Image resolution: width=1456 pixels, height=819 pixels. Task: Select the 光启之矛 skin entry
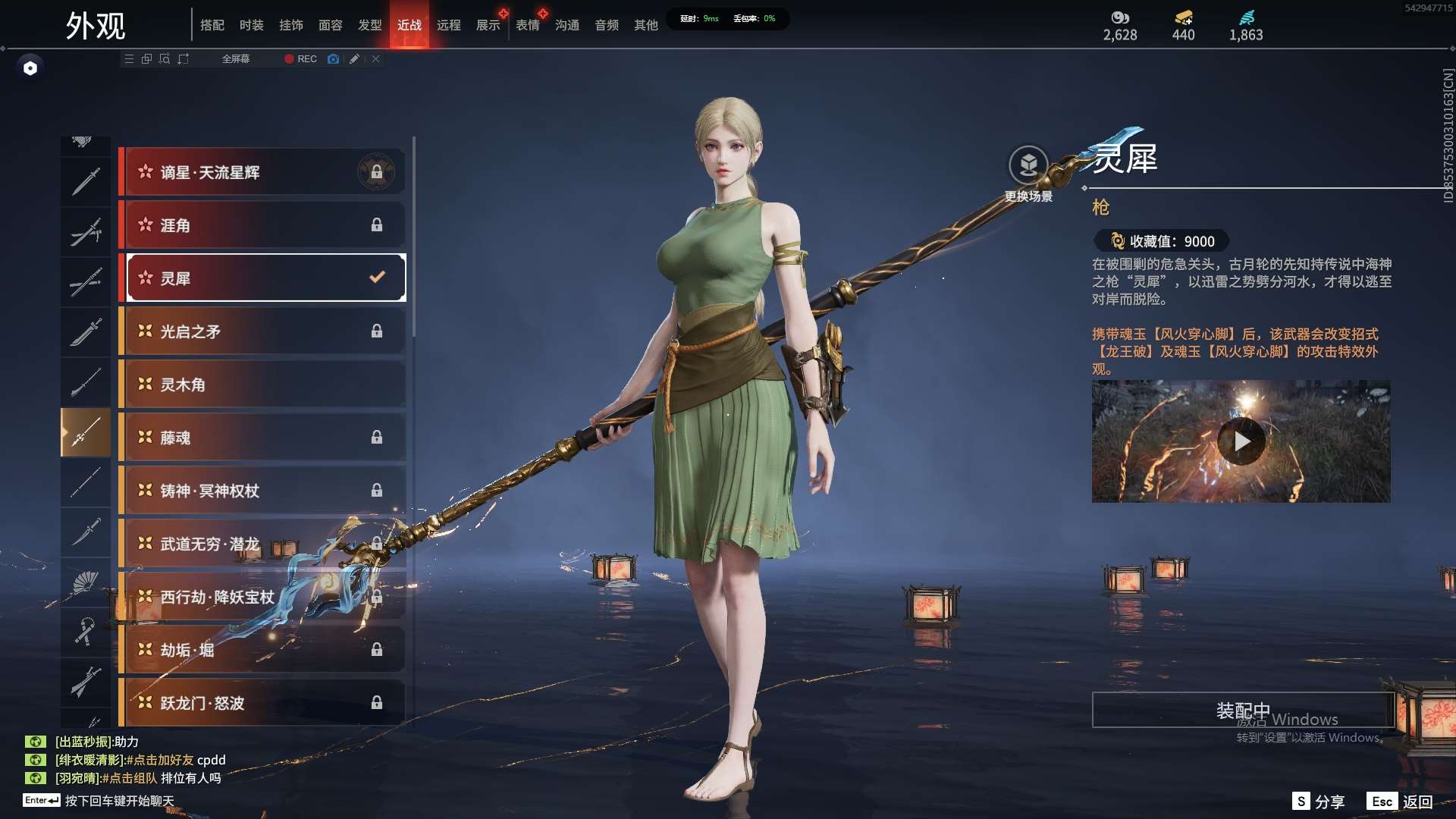click(262, 331)
